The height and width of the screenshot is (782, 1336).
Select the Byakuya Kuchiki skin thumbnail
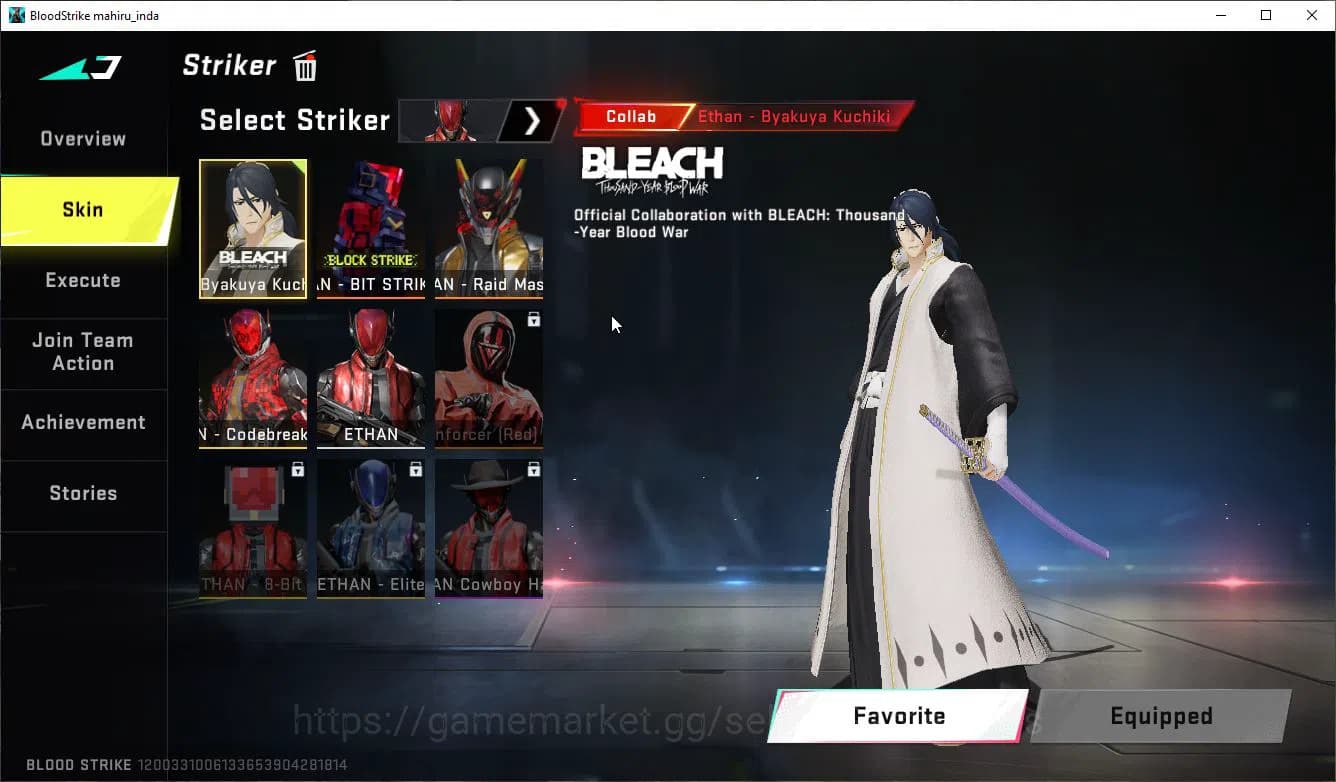pos(253,228)
